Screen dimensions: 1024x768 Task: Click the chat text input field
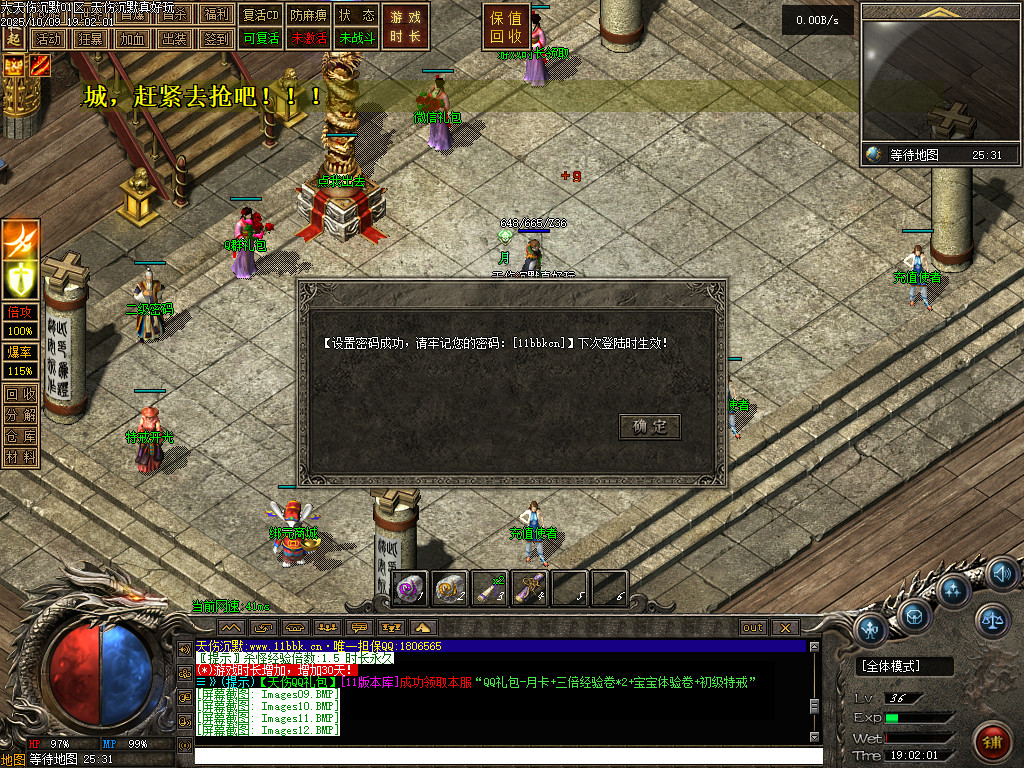click(x=500, y=757)
